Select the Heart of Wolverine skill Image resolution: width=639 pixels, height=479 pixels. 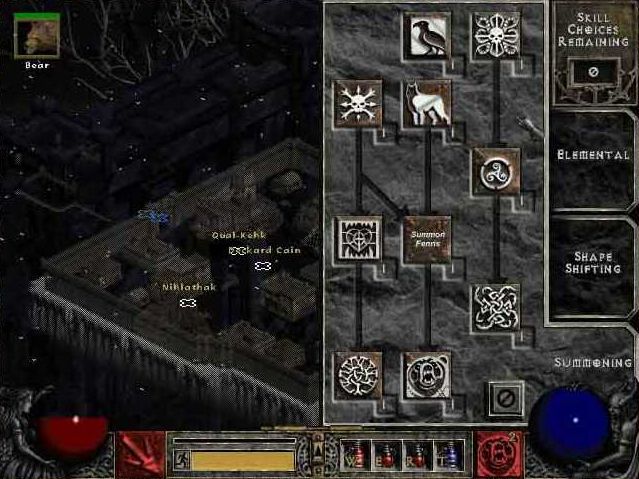(358, 239)
